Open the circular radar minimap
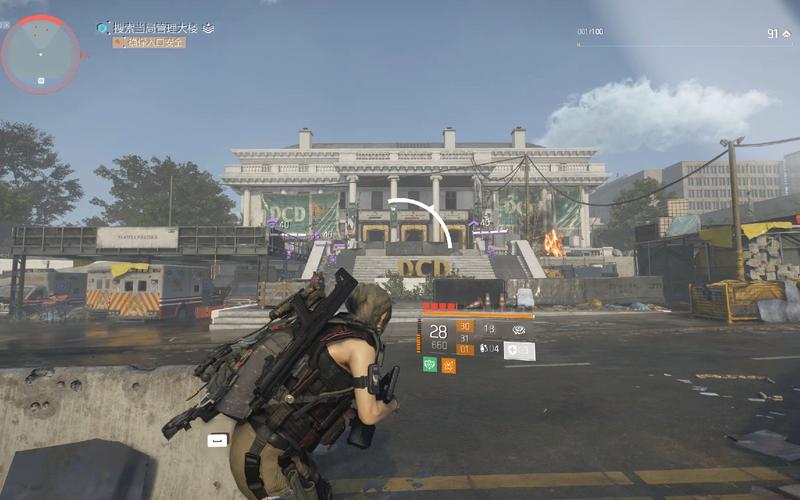Screen dimensions: 800x500 (x=40, y=53)
